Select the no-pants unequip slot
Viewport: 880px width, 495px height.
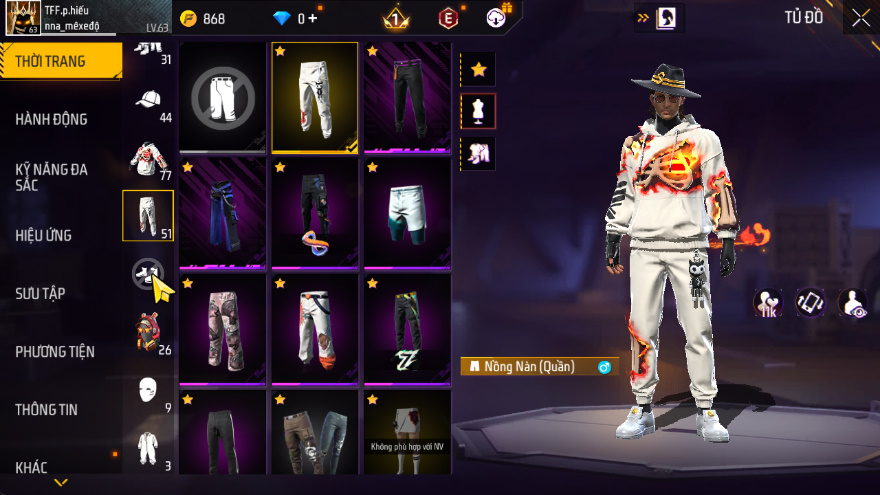pyautogui.click(x=223, y=96)
